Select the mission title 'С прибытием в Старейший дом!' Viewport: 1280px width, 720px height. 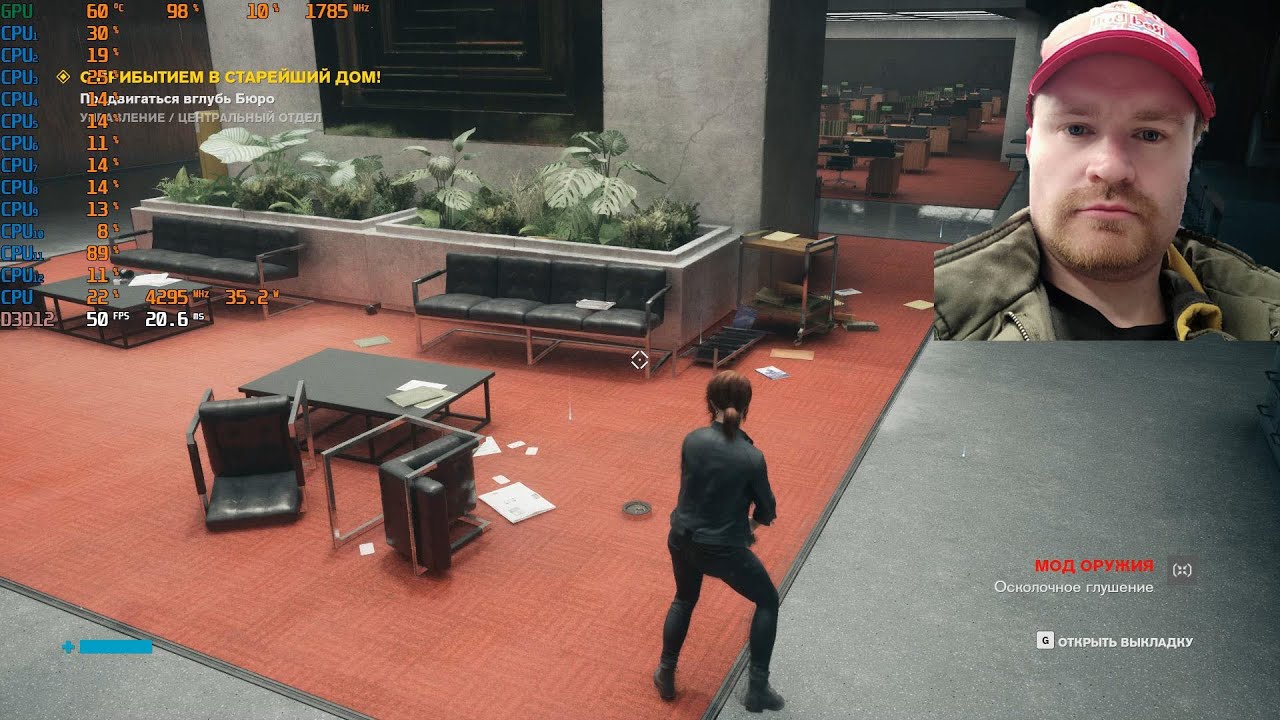(x=230, y=77)
